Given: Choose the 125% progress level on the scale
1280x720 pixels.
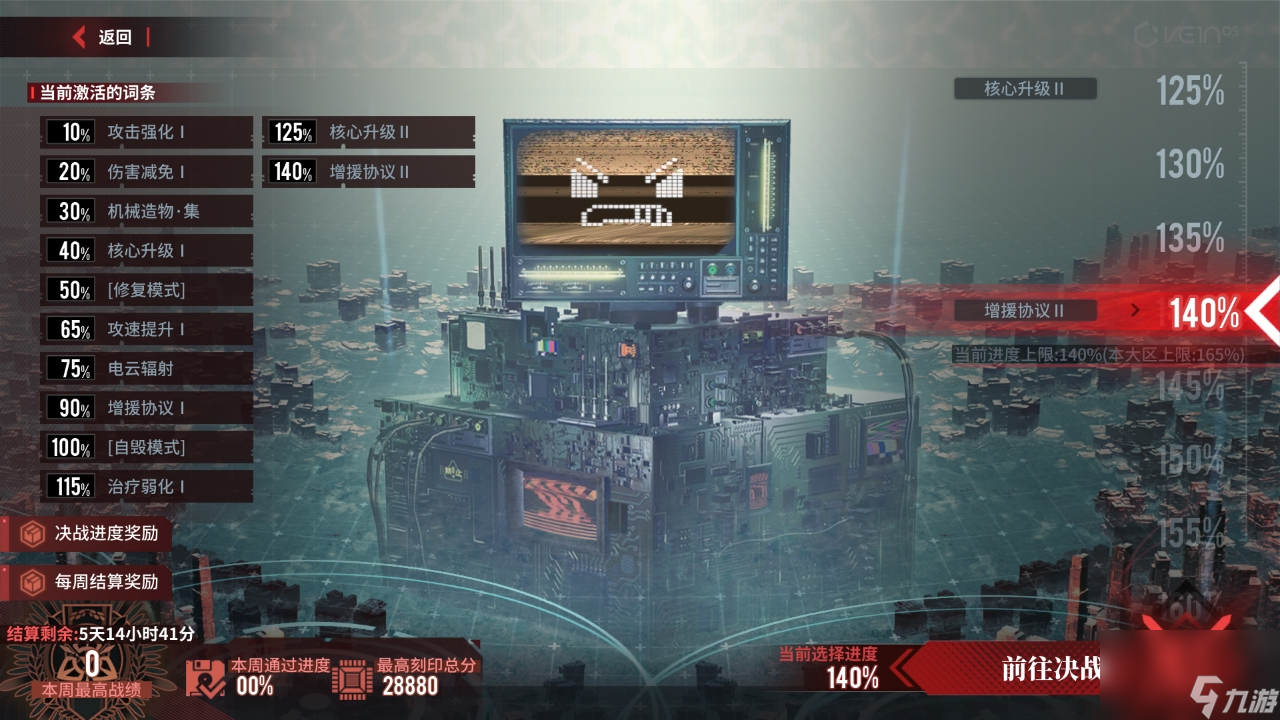Looking at the screenshot, I should coord(1190,91).
